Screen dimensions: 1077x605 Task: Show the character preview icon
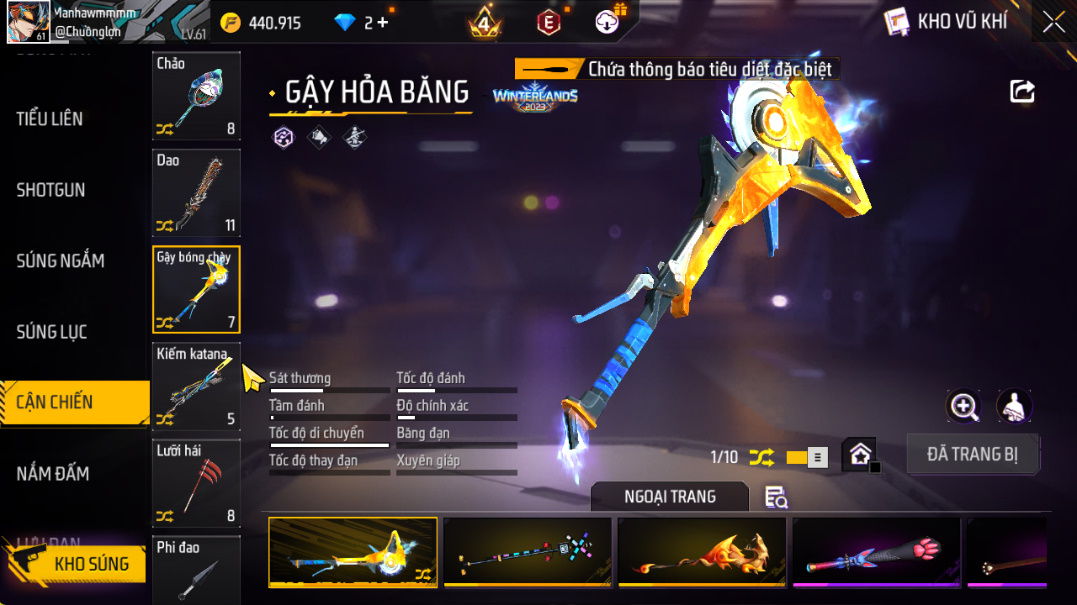(x=1014, y=406)
